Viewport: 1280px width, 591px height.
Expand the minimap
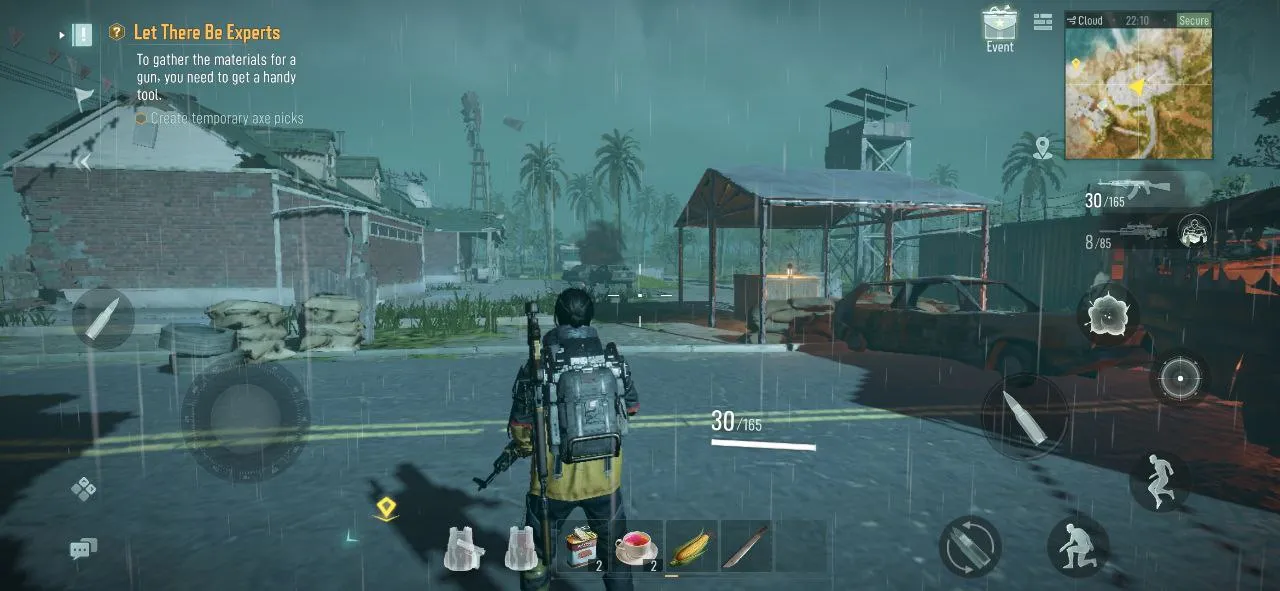(1138, 94)
